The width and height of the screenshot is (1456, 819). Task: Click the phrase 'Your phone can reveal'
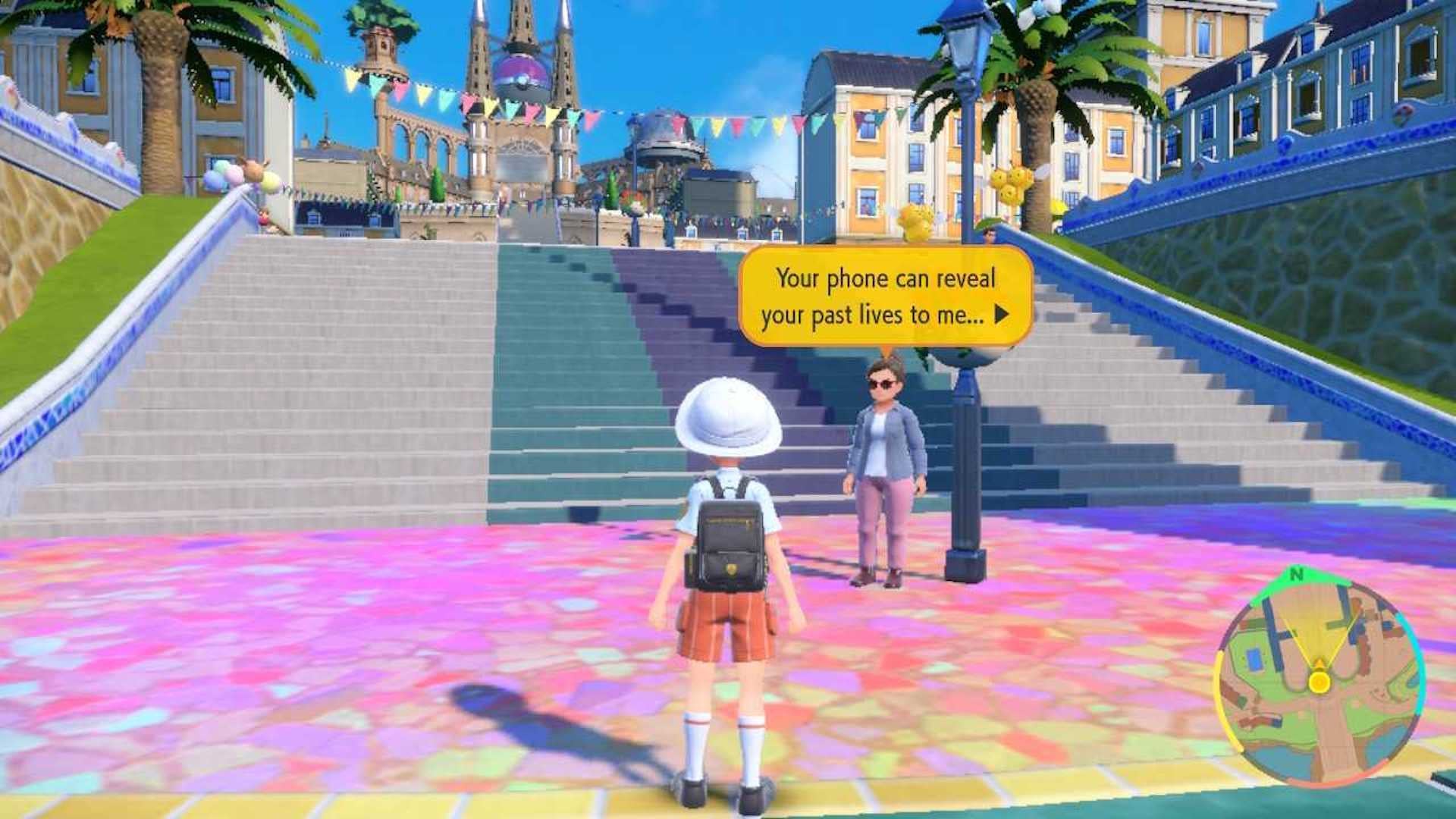(x=883, y=279)
